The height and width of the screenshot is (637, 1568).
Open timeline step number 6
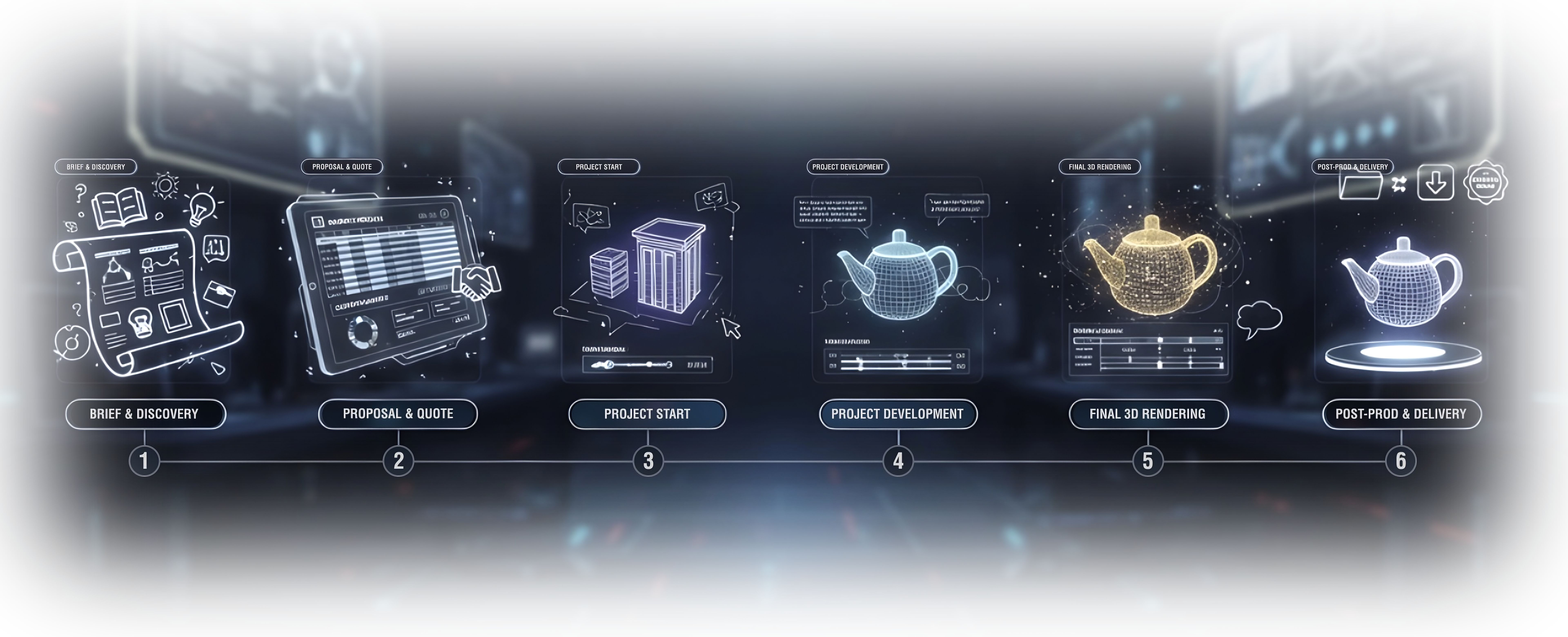point(1401,461)
